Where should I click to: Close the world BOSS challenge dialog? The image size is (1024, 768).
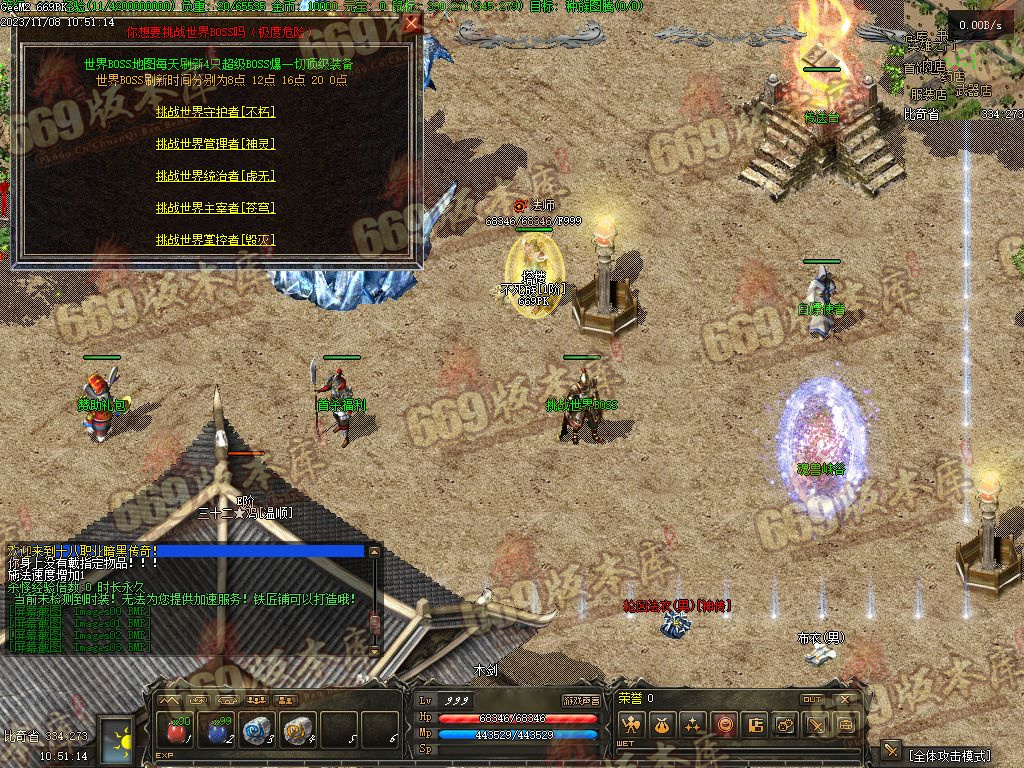coord(410,24)
